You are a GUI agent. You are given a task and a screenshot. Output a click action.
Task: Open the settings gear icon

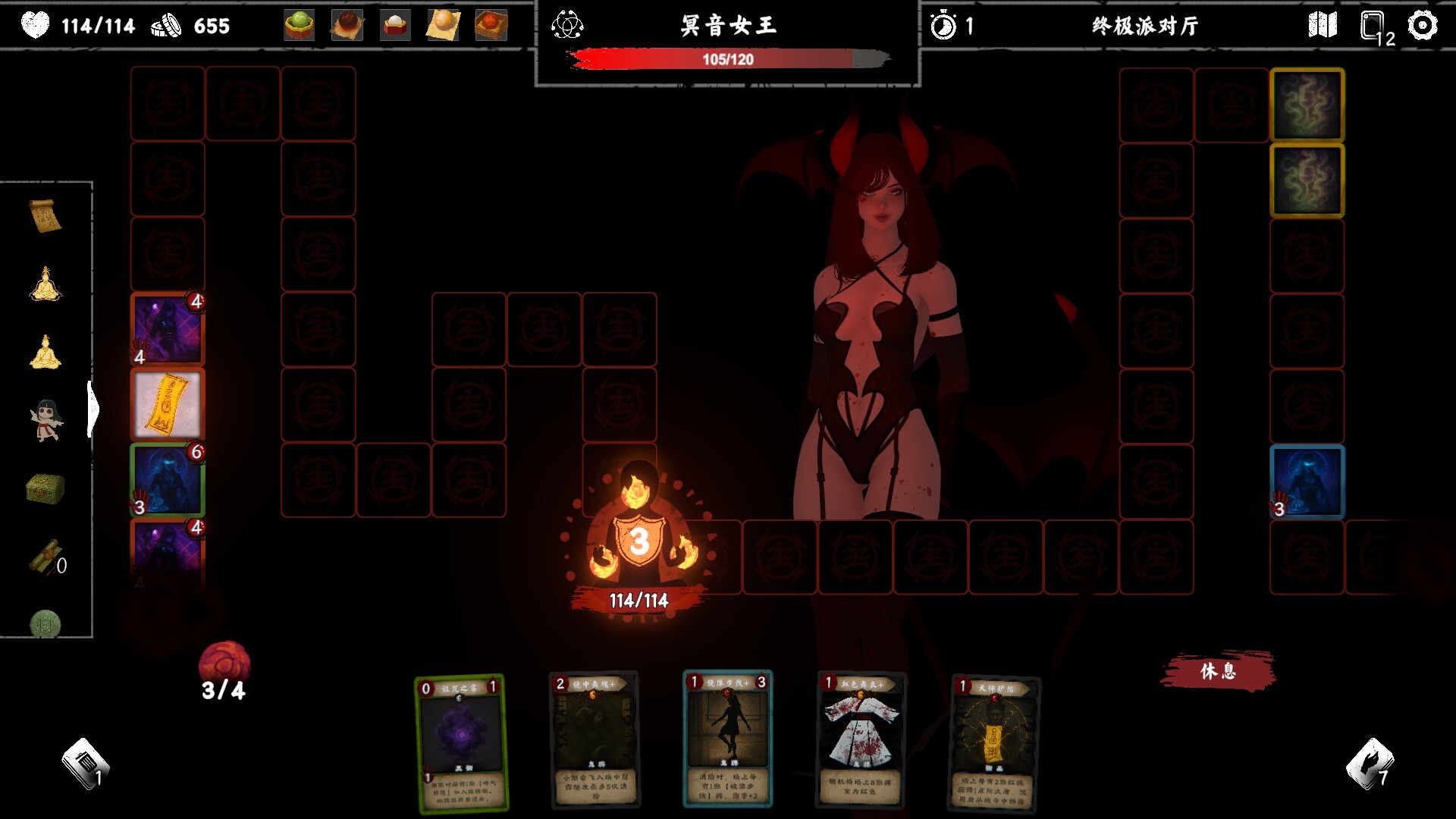pos(1423,26)
